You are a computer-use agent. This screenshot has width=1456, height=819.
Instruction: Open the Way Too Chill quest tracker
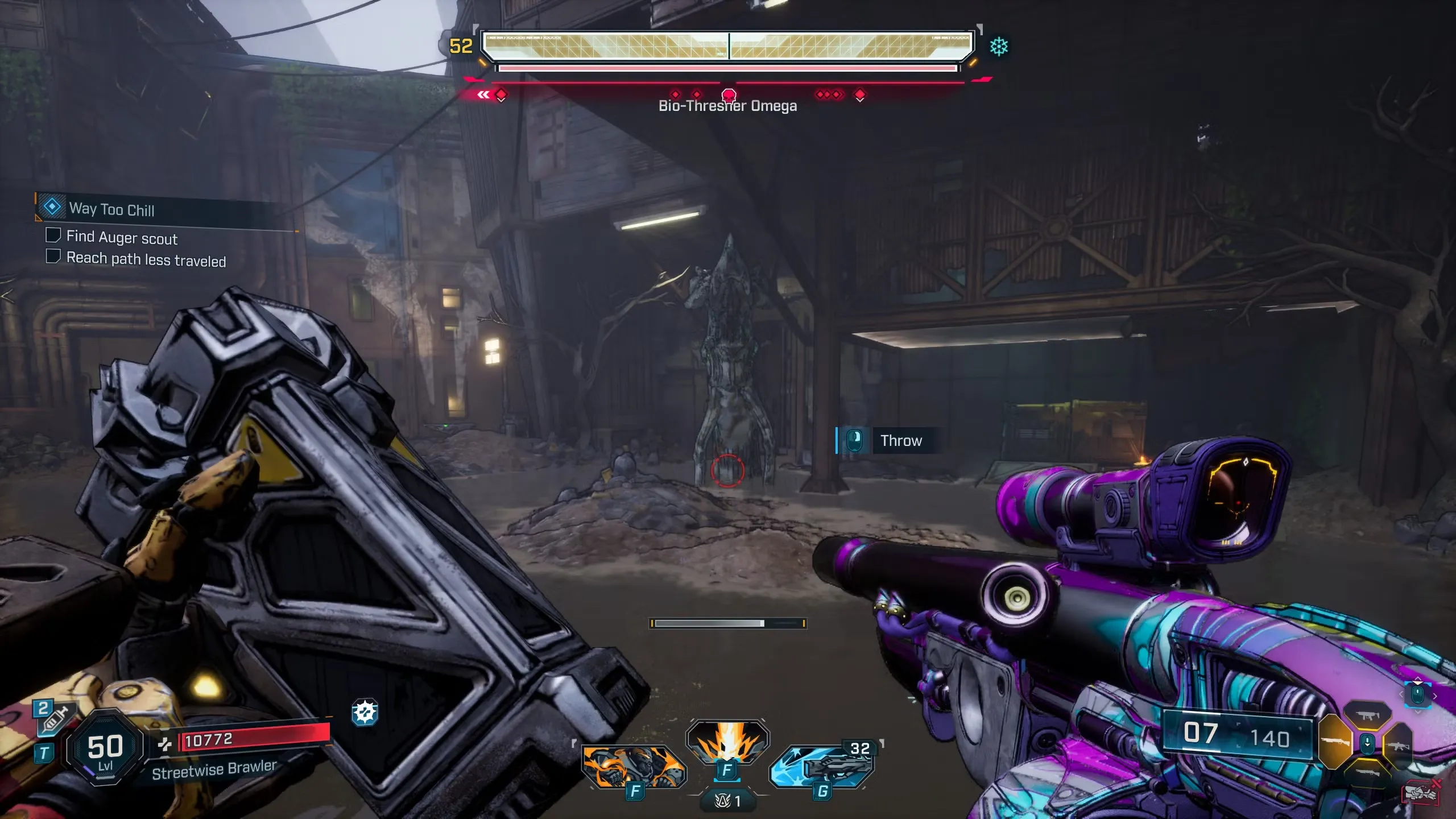coord(111,209)
